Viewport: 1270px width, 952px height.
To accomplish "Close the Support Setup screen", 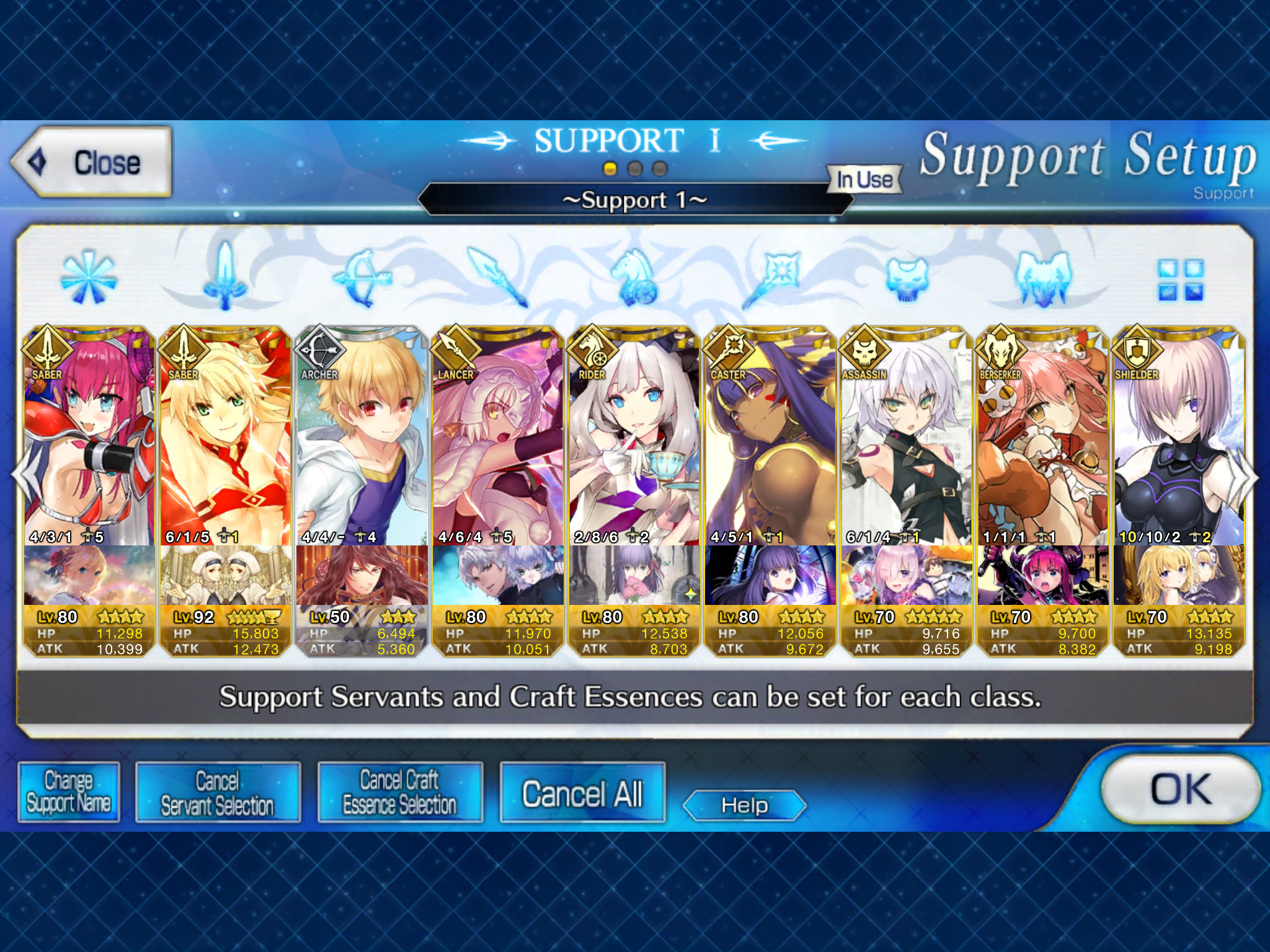I will pyautogui.click(x=91, y=162).
